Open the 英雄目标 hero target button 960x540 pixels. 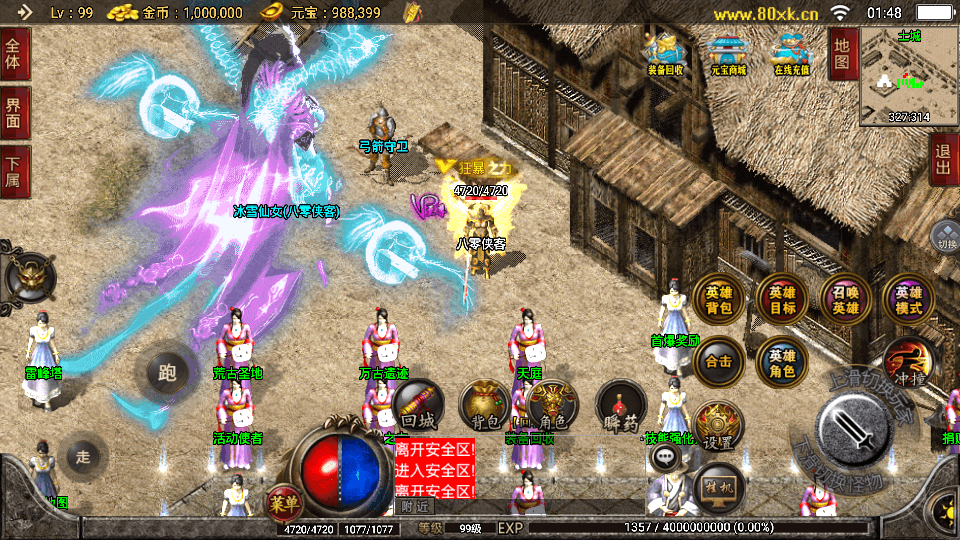click(782, 300)
